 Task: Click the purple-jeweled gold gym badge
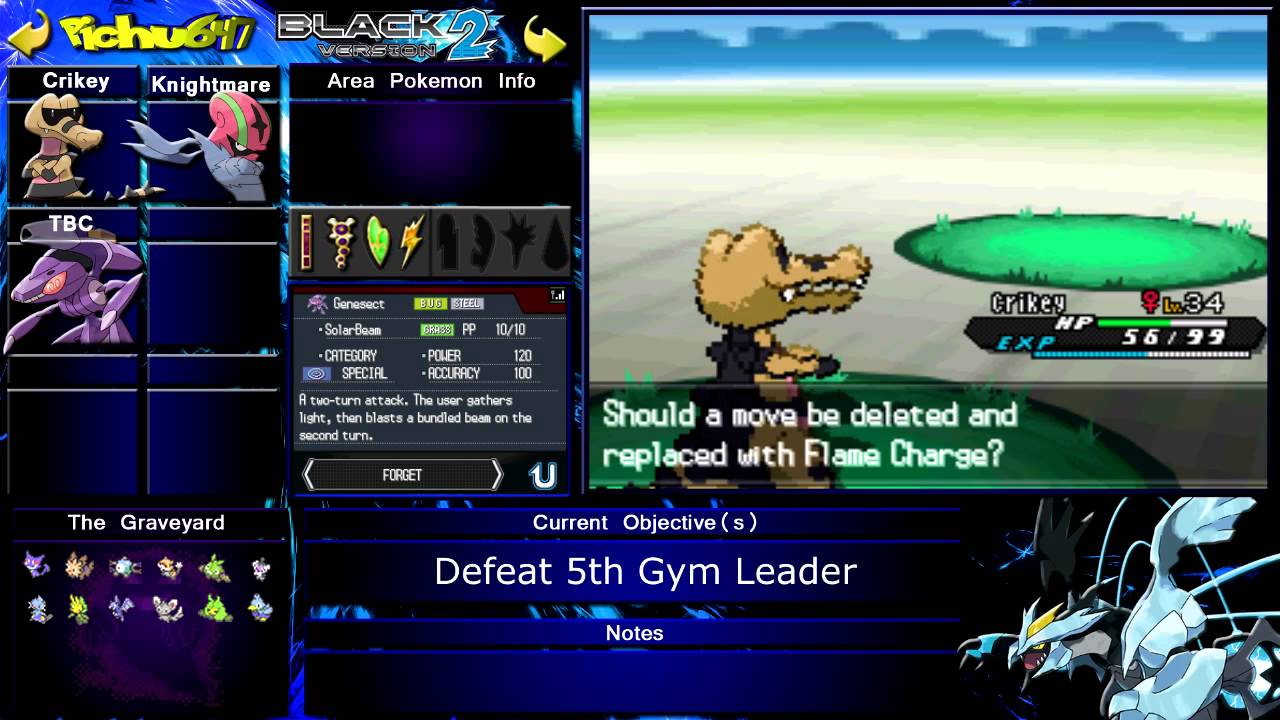[342, 243]
